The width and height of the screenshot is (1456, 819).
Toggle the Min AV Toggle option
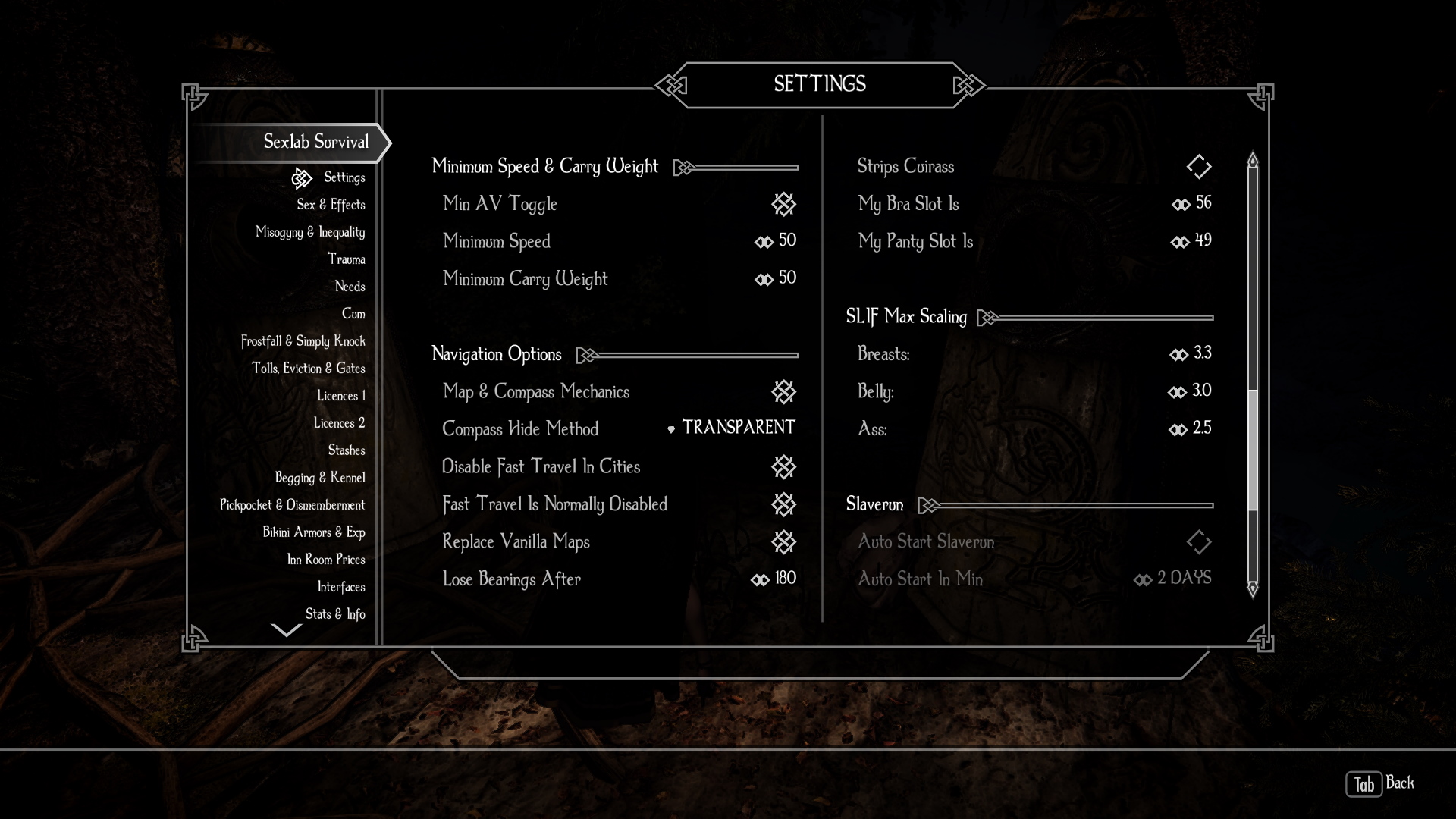click(783, 203)
